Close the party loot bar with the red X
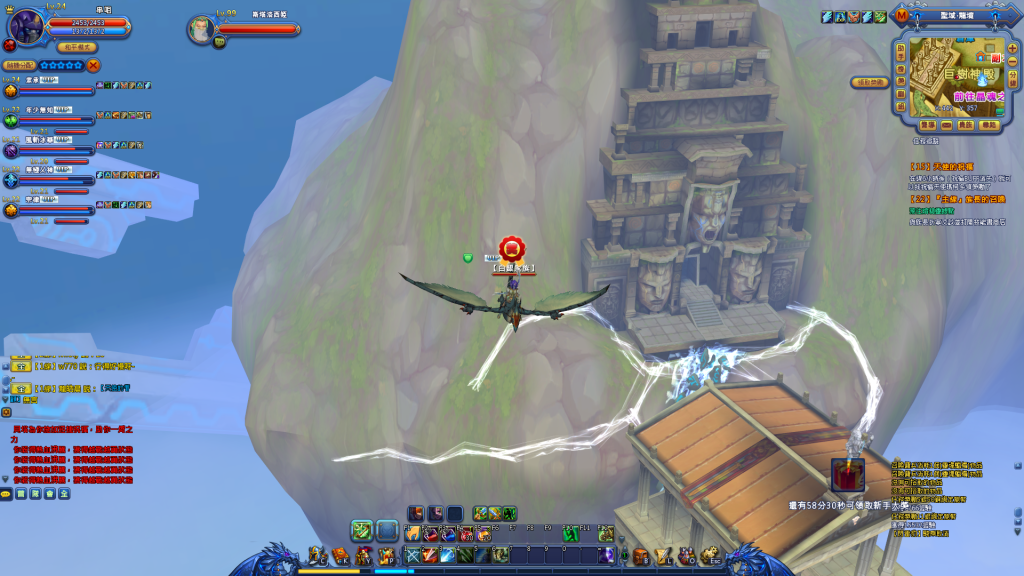 94,65
